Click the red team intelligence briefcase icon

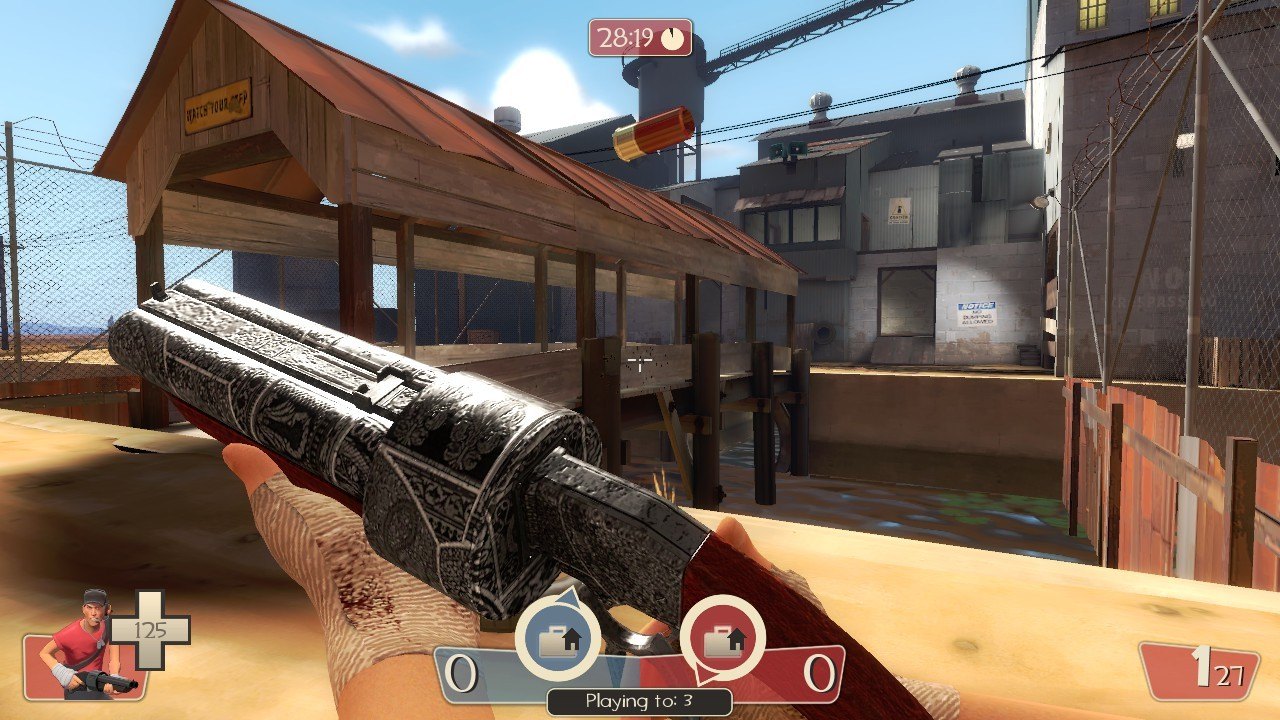point(722,638)
